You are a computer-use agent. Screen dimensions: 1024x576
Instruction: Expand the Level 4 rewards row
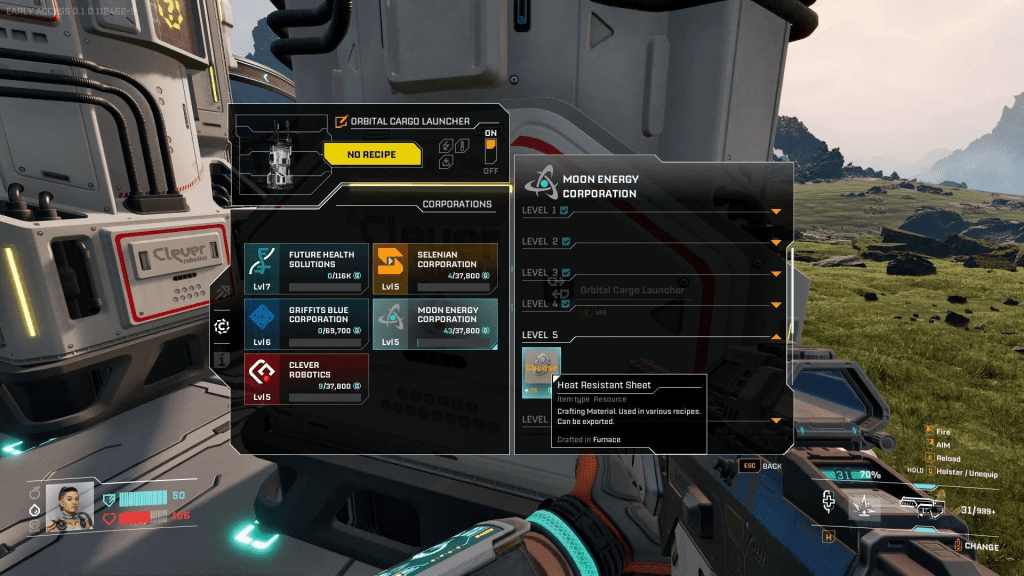775,304
